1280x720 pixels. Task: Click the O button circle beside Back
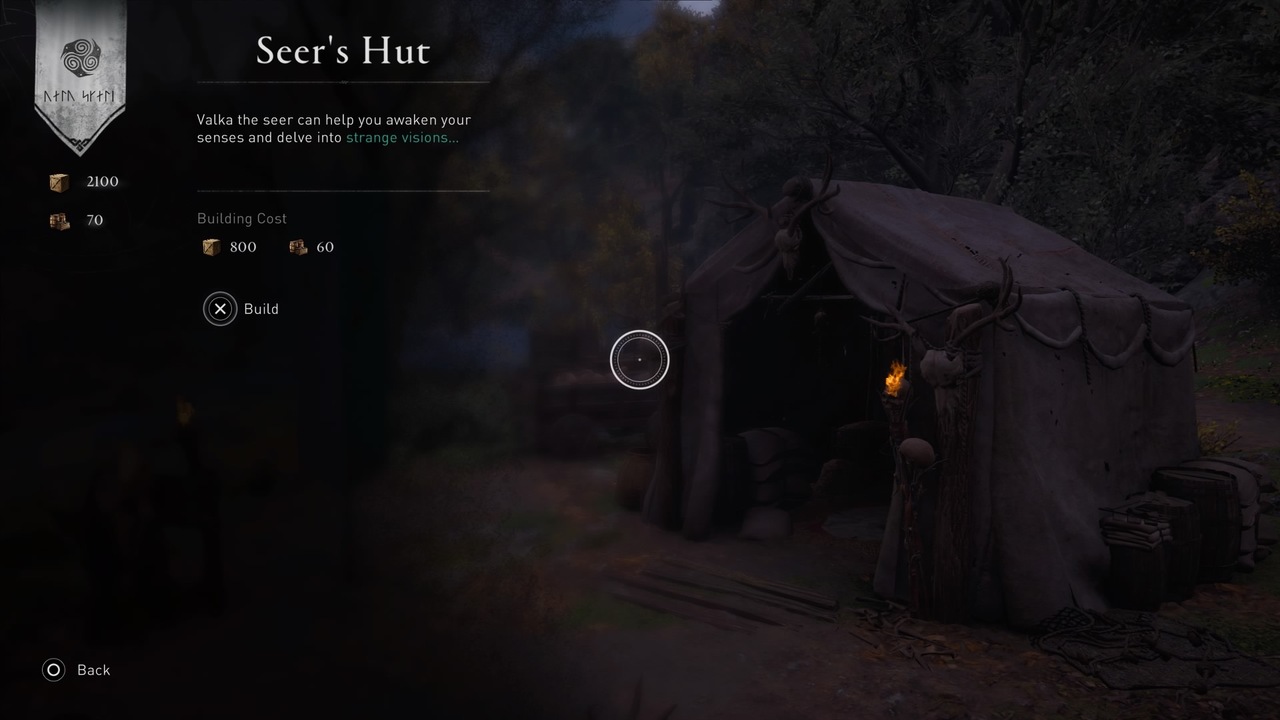53,670
